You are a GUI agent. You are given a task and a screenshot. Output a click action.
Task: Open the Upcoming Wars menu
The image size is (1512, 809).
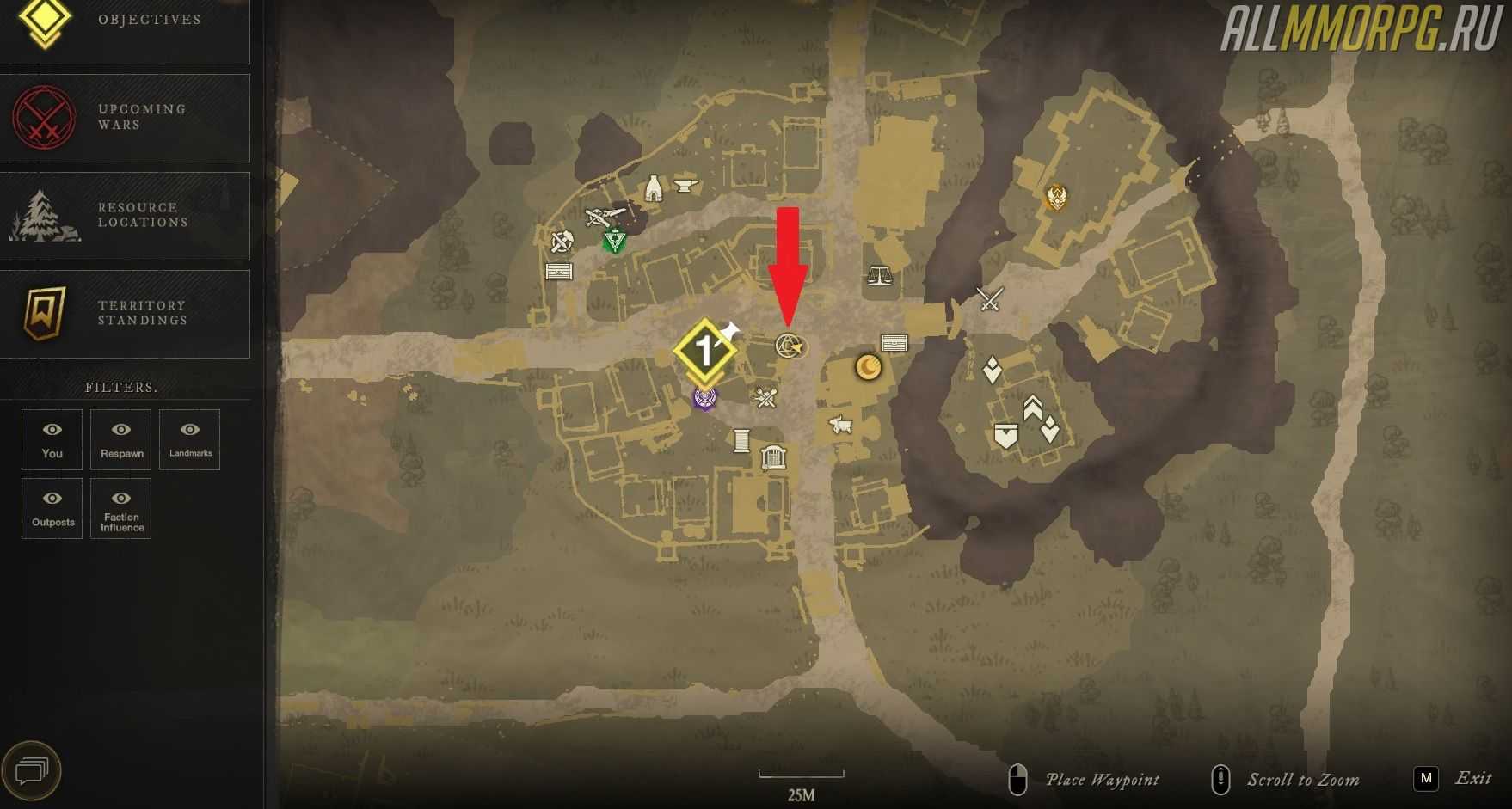pyautogui.click(x=125, y=118)
